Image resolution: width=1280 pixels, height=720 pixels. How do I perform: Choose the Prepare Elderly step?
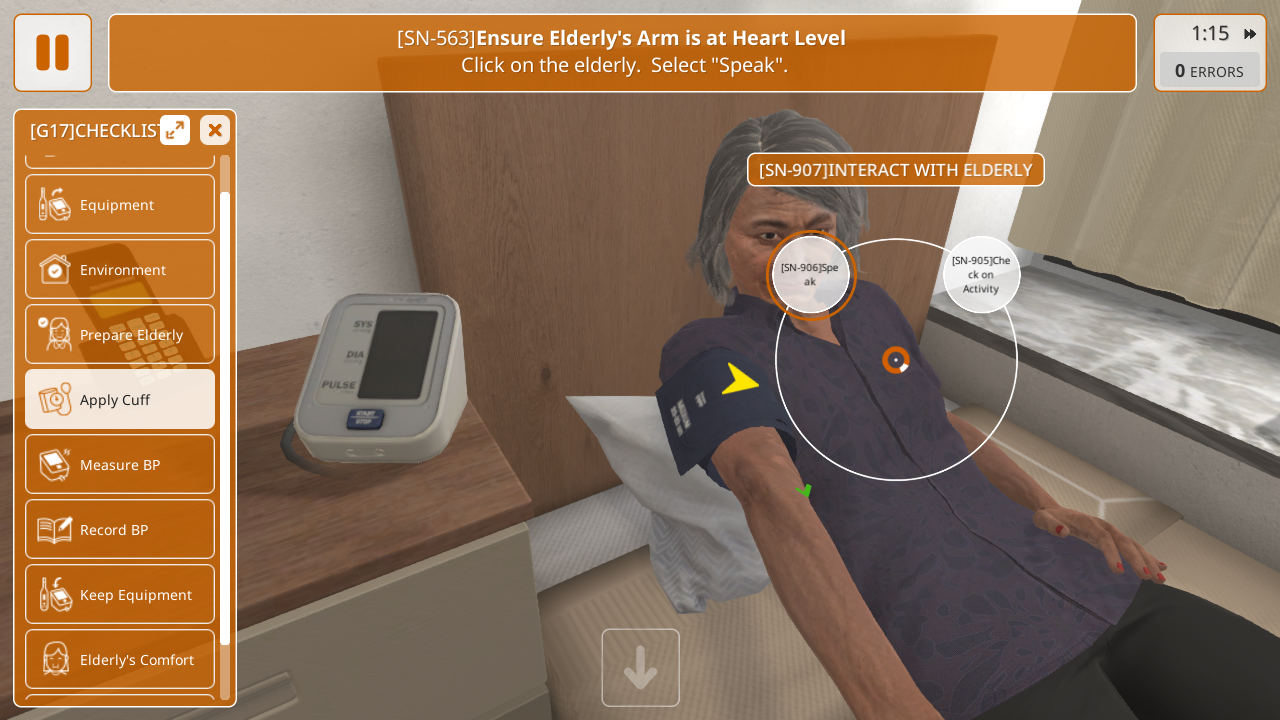(x=120, y=334)
